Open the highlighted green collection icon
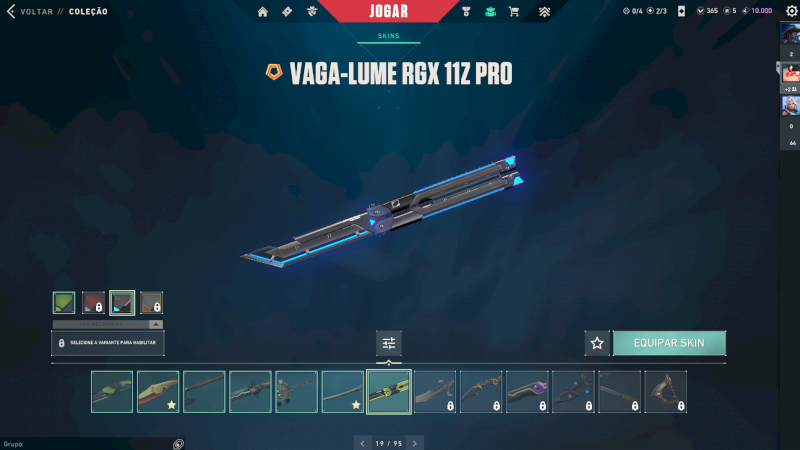 point(490,12)
